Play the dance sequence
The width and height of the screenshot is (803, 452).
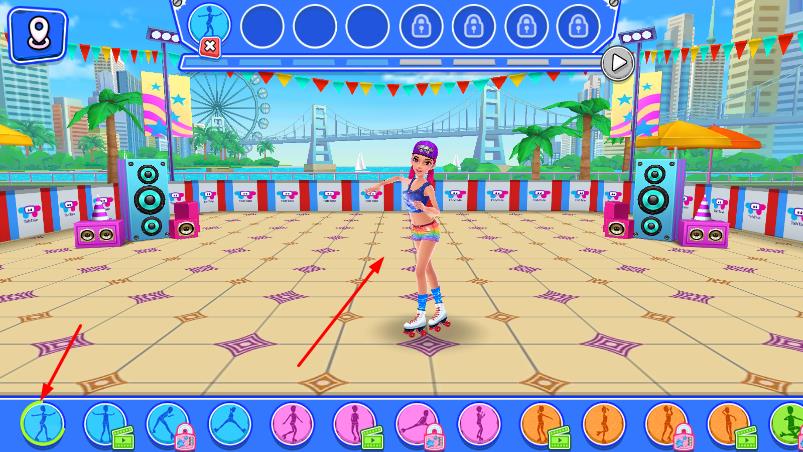point(619,63)
